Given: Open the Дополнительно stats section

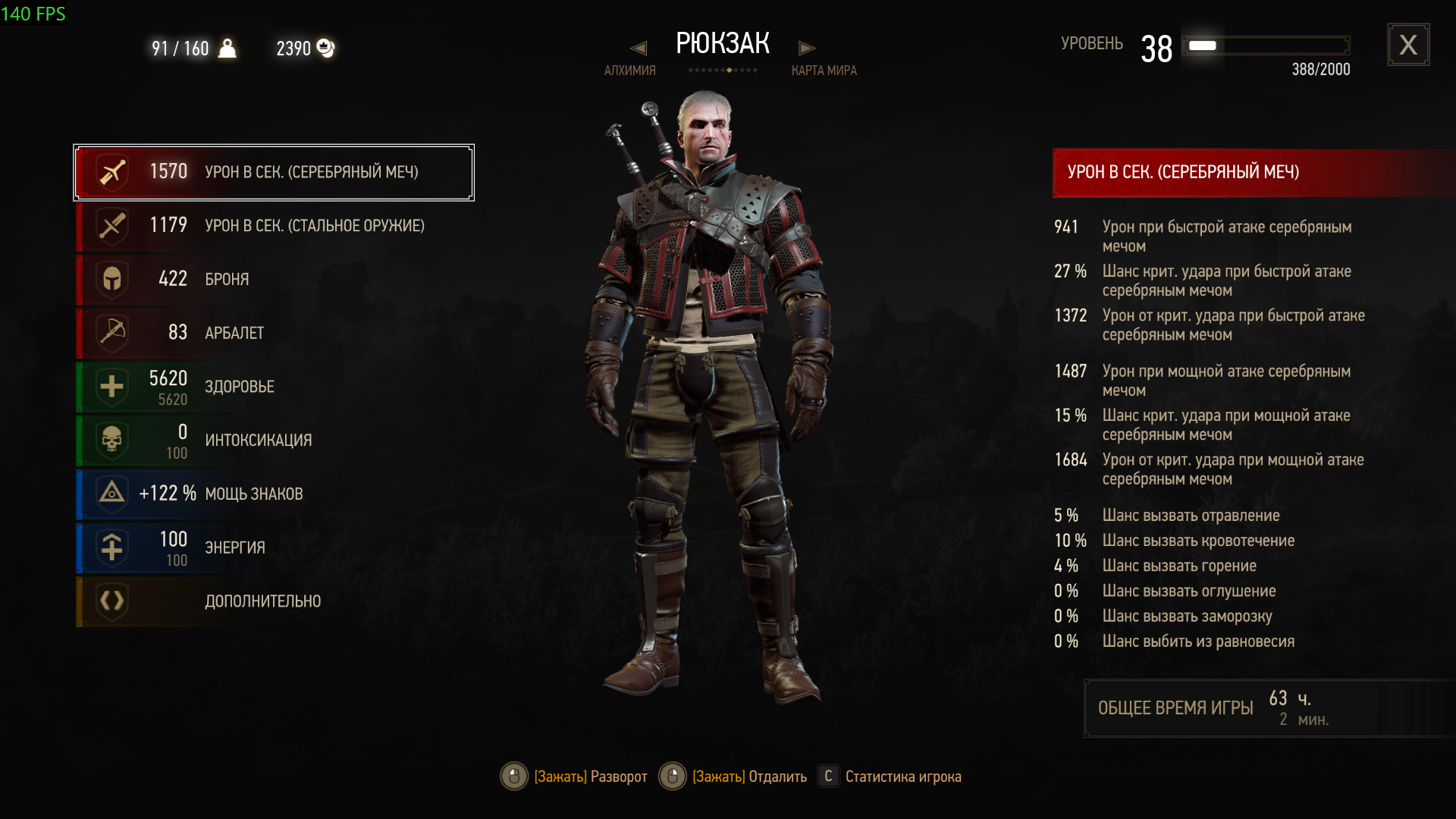Looking at the screenshot, I should point(274,601).
